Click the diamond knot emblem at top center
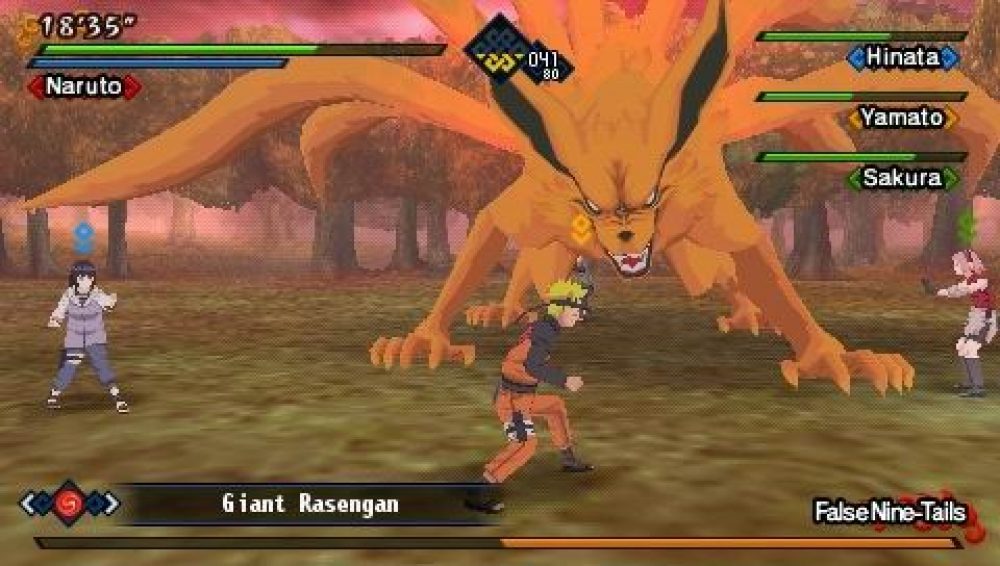This screenshot has width=1000, height=566. (x=497, y=49)
